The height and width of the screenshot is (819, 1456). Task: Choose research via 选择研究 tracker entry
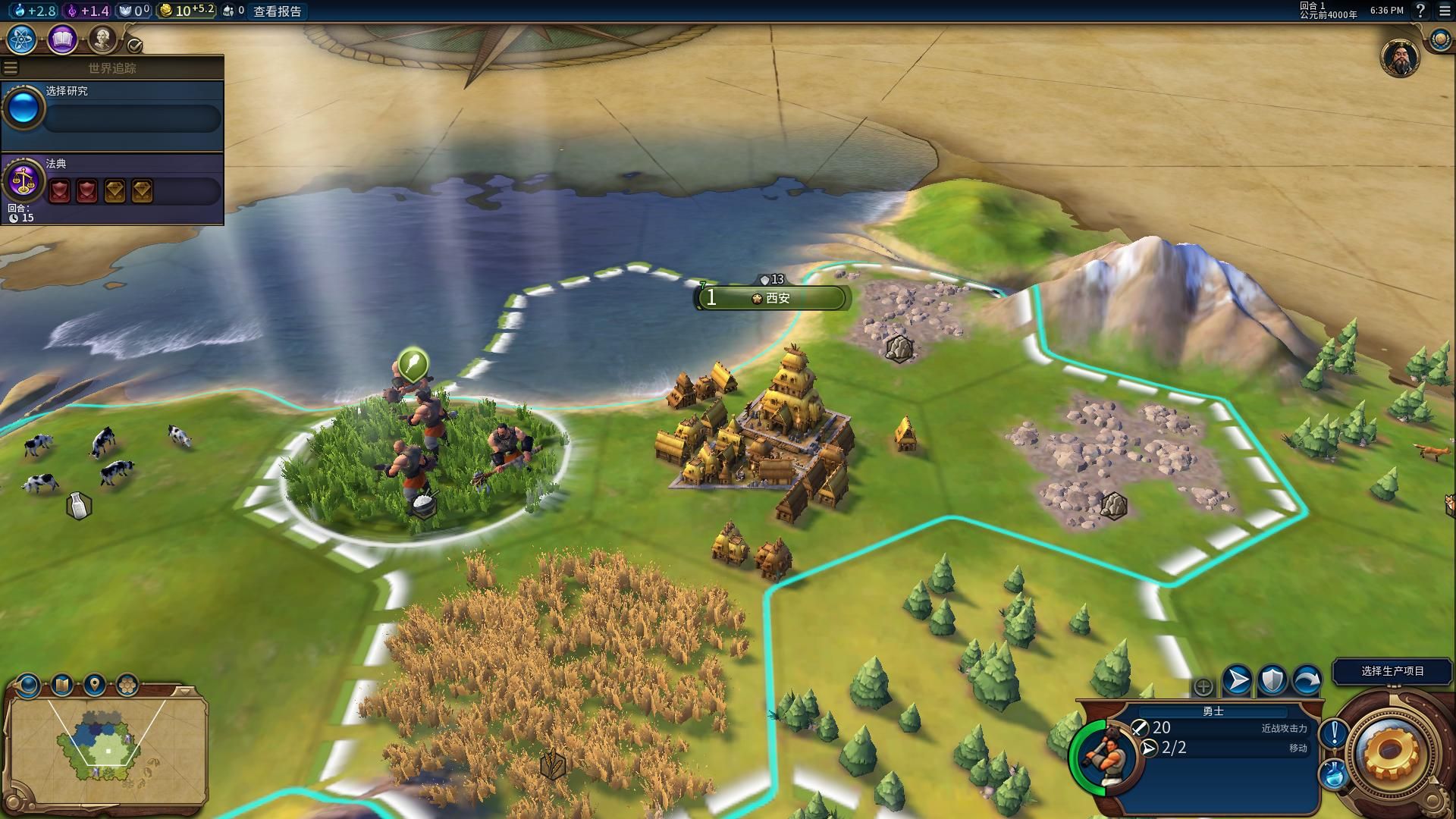pyautogui.click(x=112, y=111)
